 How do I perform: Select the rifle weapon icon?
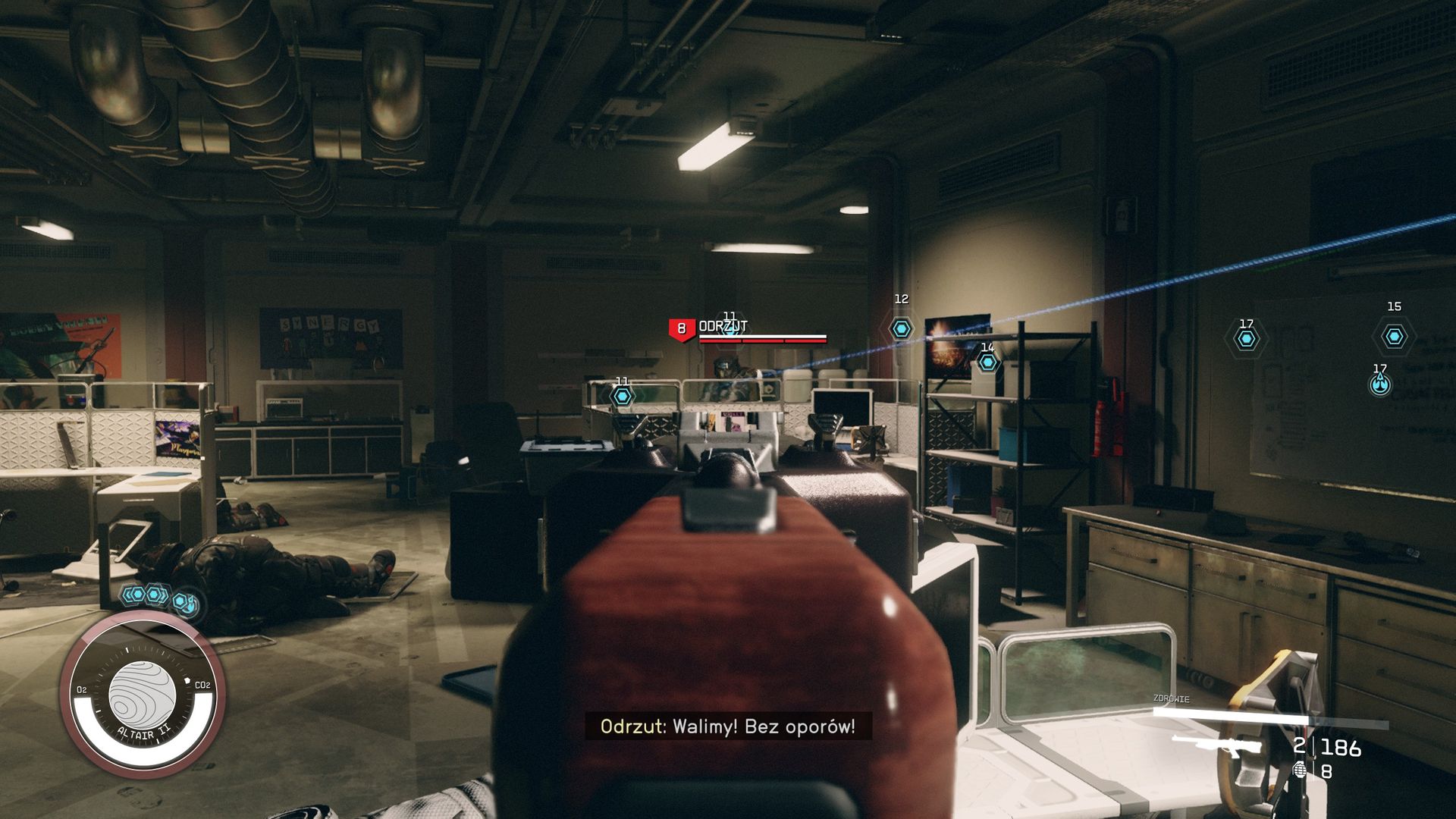[1216, 746]
